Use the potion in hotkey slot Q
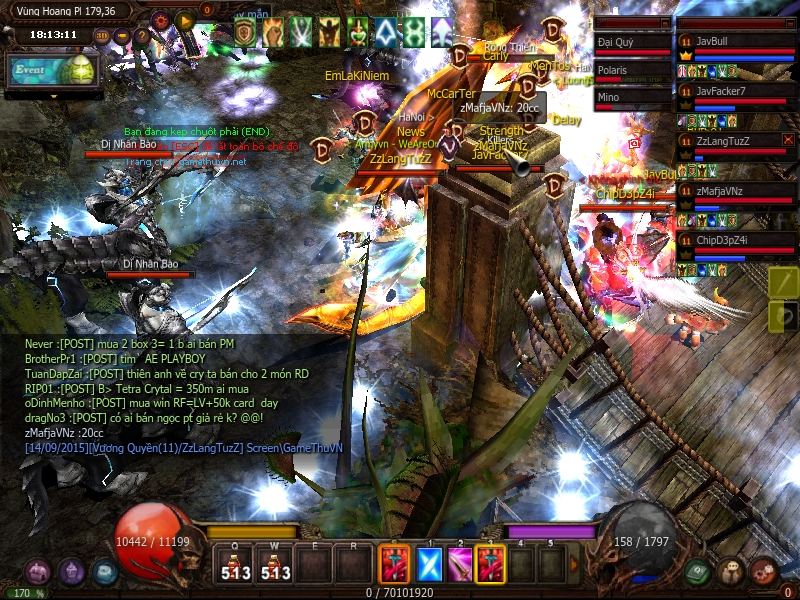800x600 pixels. click(234, 566)
